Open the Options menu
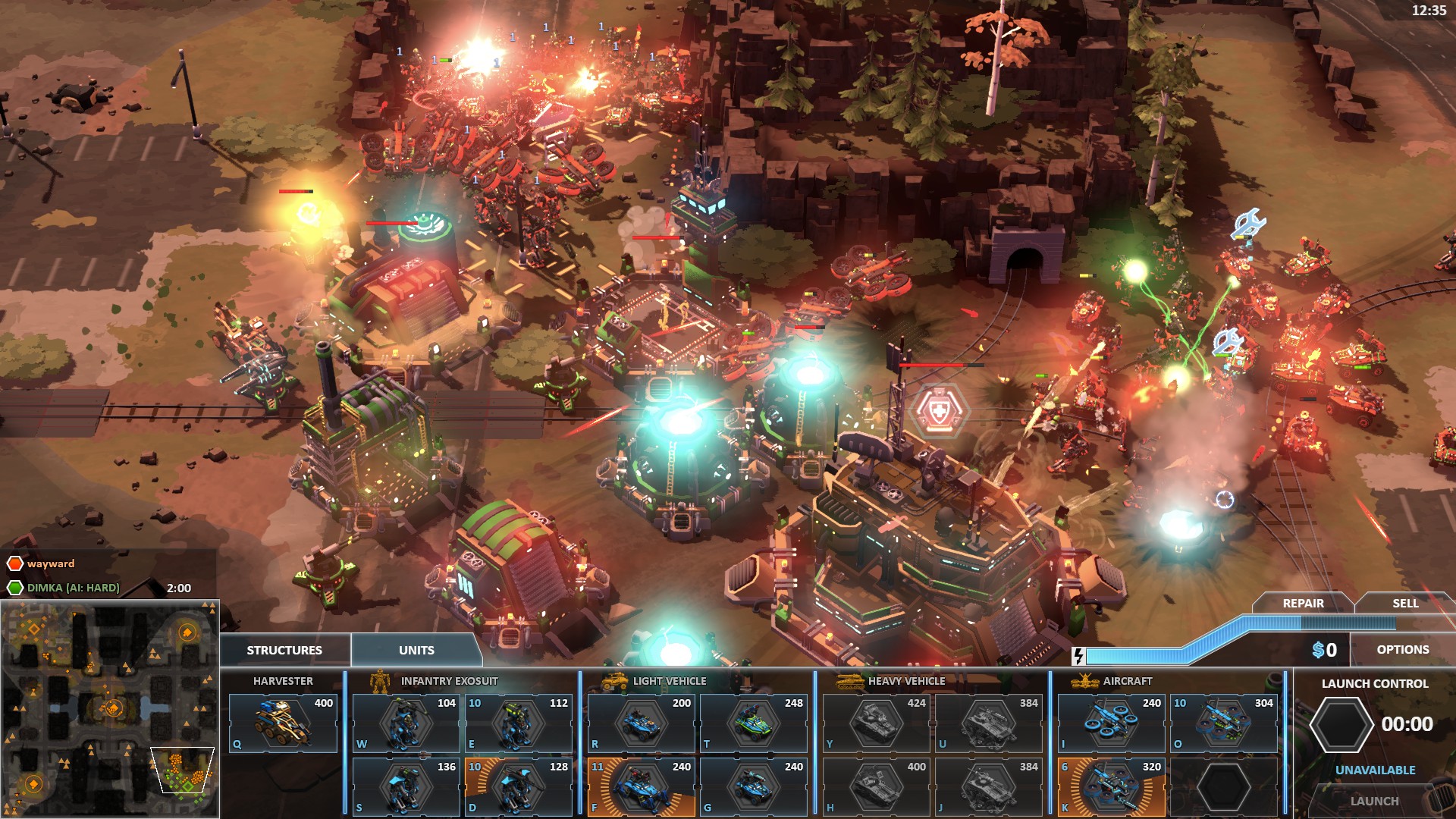Viewport: 1456px width, 819px height. coord(1402,650)
